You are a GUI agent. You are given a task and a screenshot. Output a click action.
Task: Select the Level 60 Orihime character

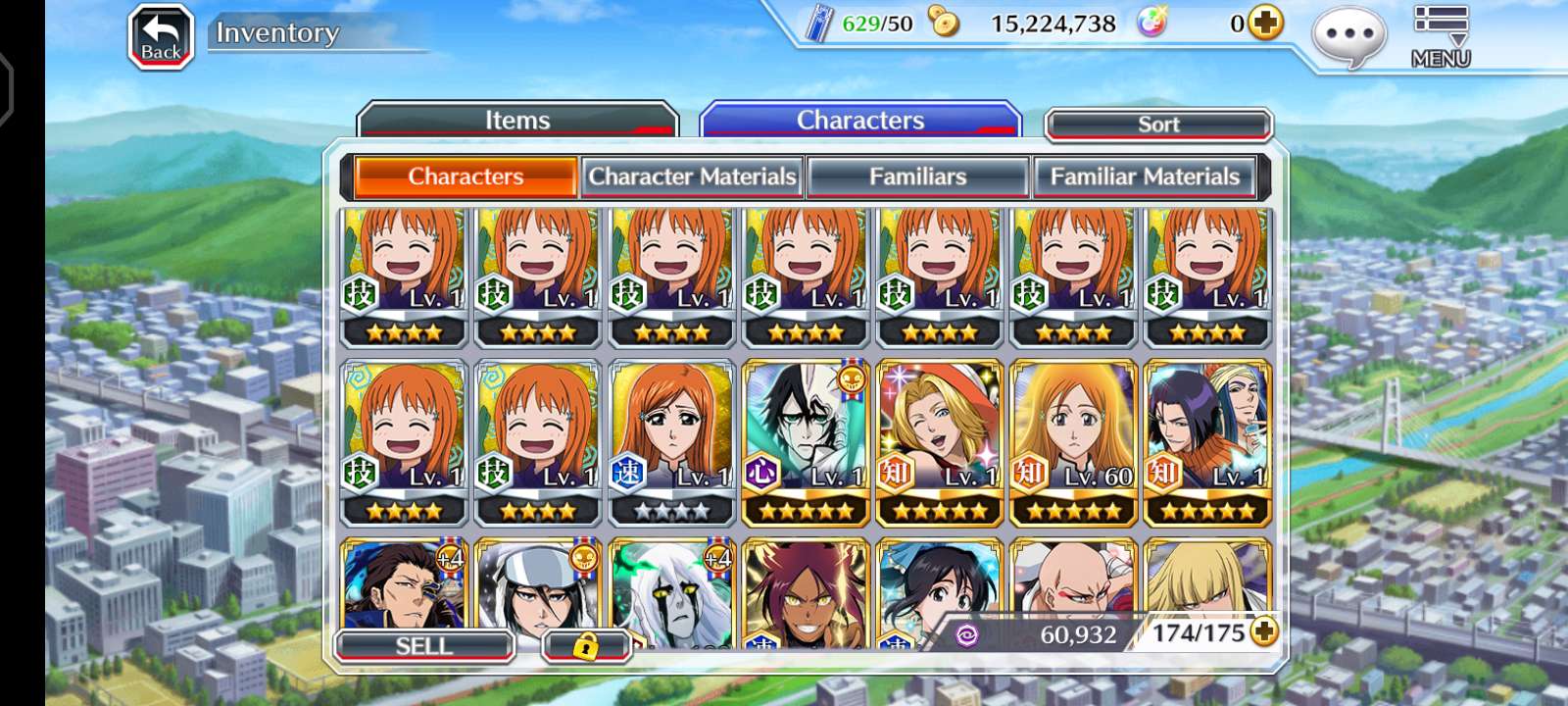click(x=1073, y=441)
